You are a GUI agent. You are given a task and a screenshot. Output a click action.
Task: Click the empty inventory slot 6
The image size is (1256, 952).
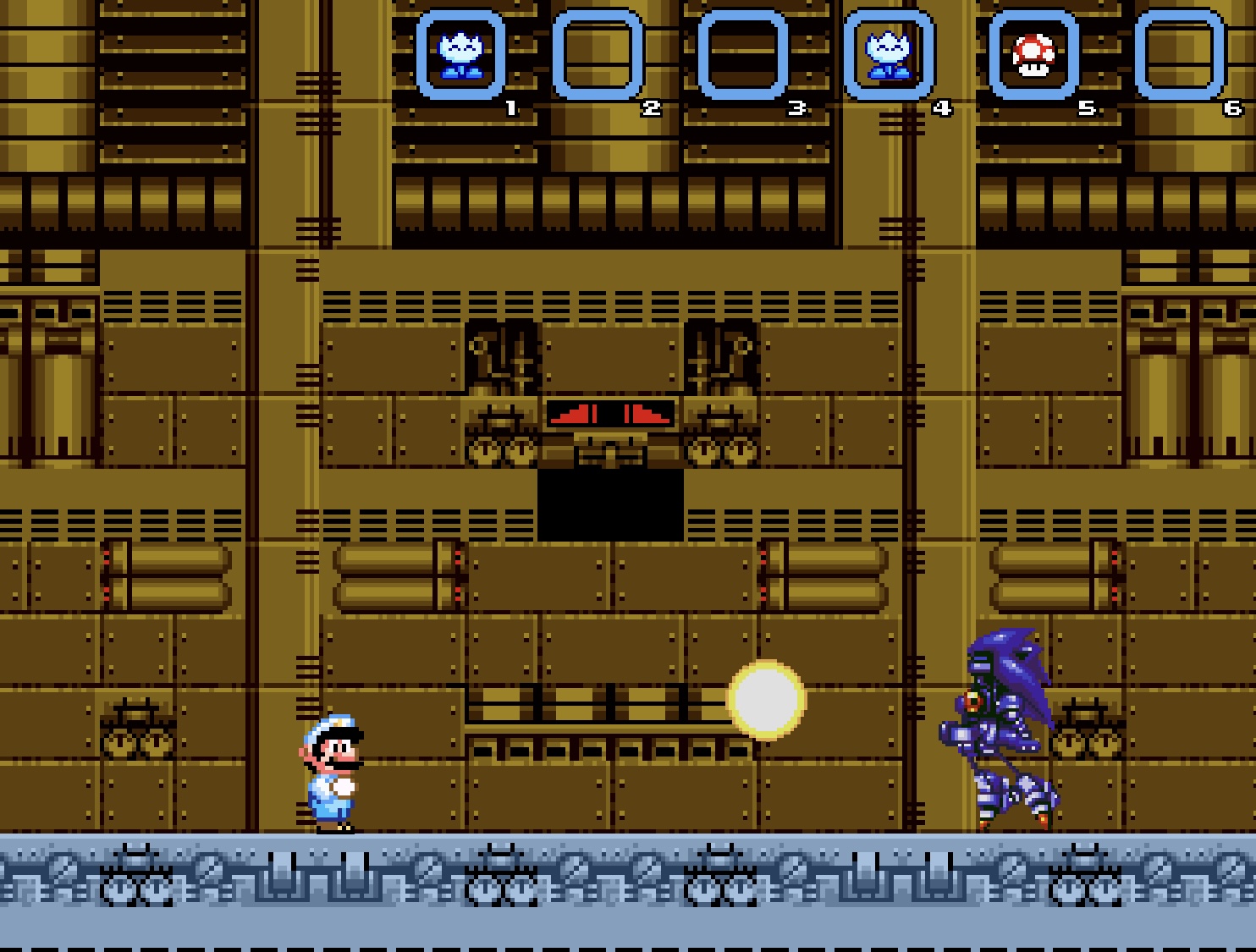point(1182,53)
